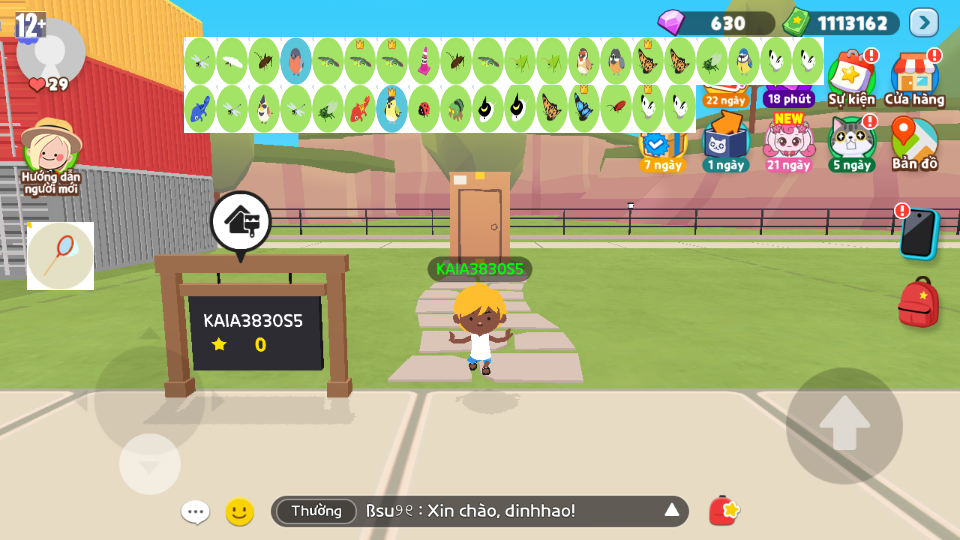The image size is (960, 540).
Task: Select the bug net tool
Action: click(61, 256)
